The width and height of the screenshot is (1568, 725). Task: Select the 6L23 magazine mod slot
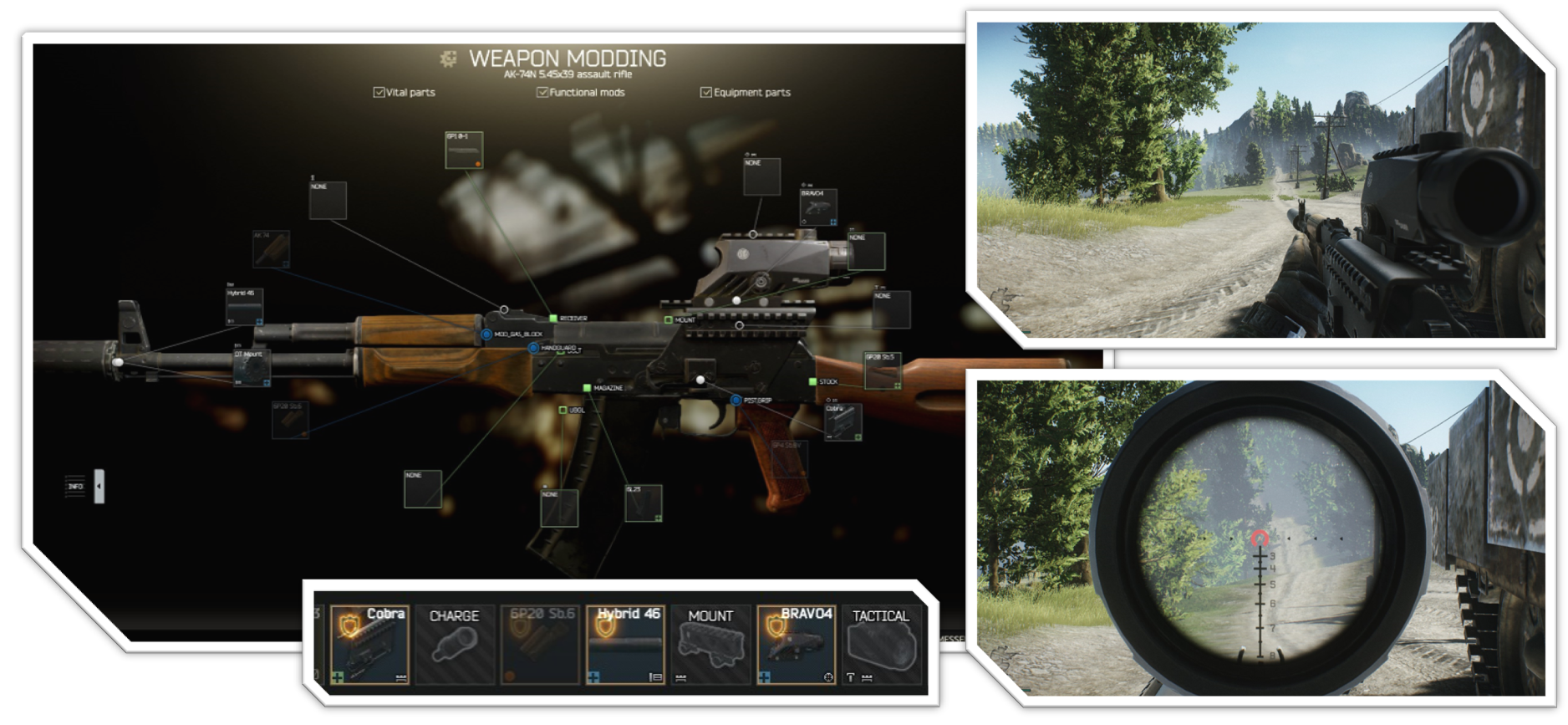644,503
